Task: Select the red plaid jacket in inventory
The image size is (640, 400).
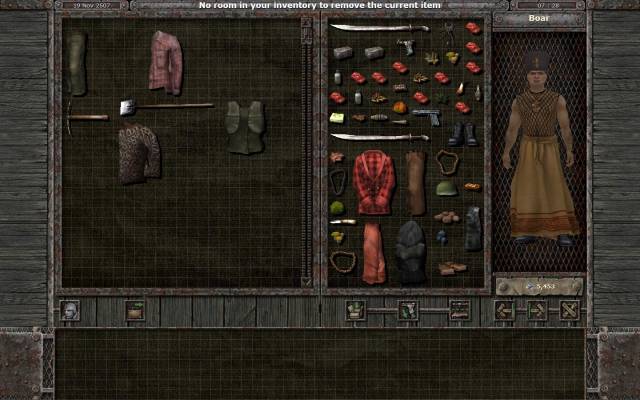Action: [x=375, y=181]
